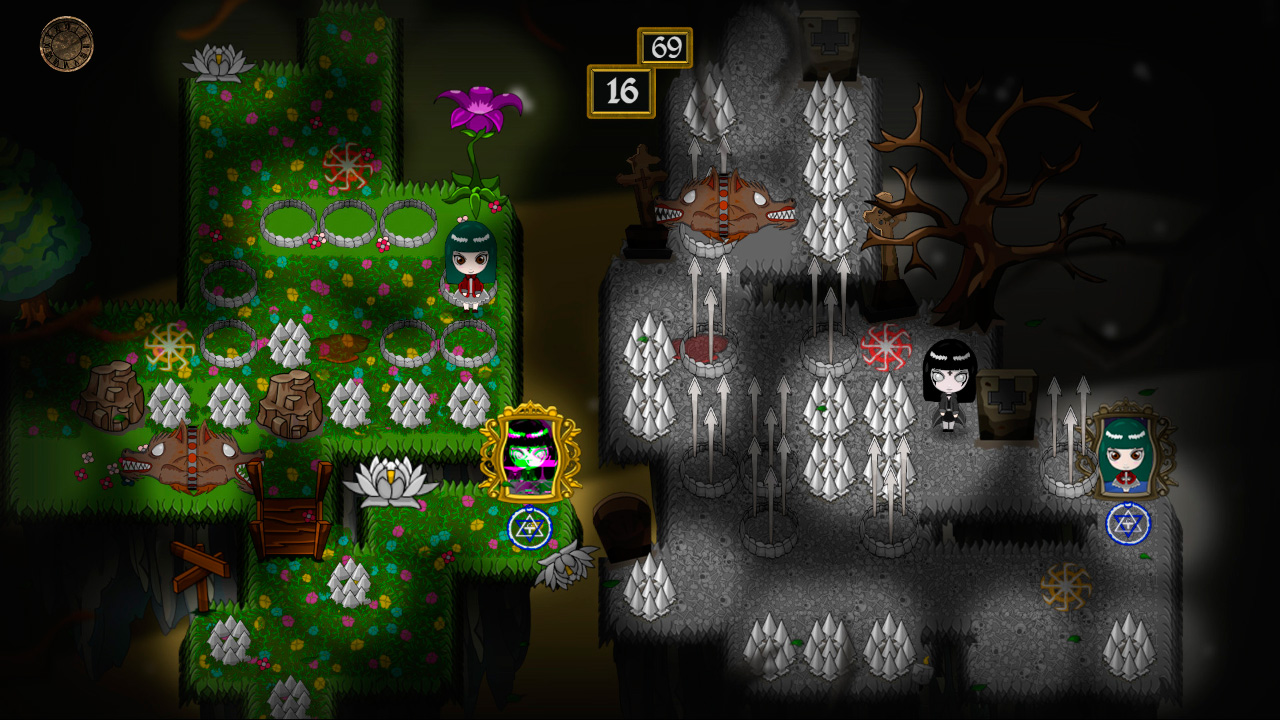This screenshot has height=720, width=1280.
Task: Select the score counter showing 69
Action: [666, 46]
